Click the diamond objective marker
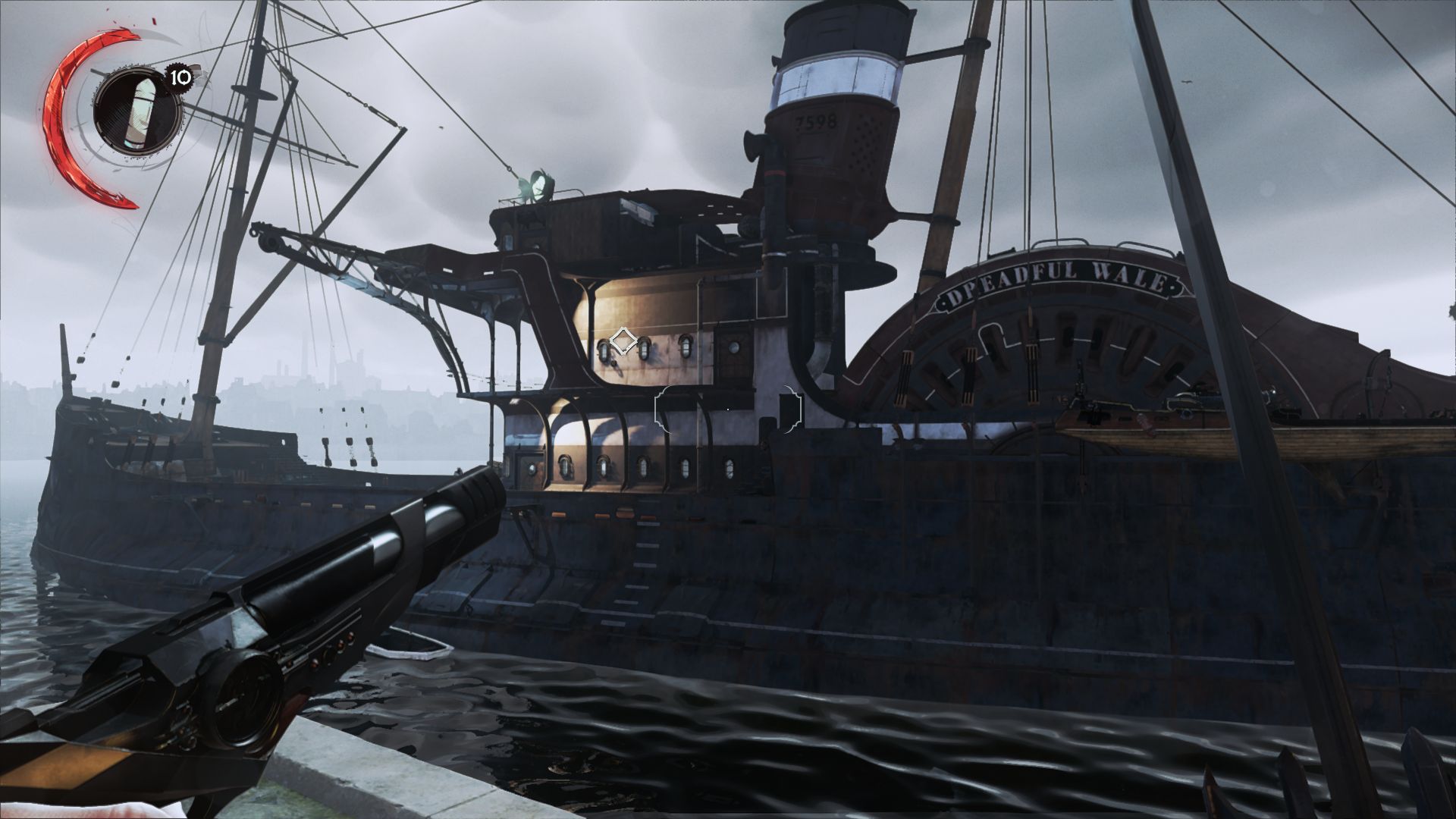 click(x=623, y=340)
